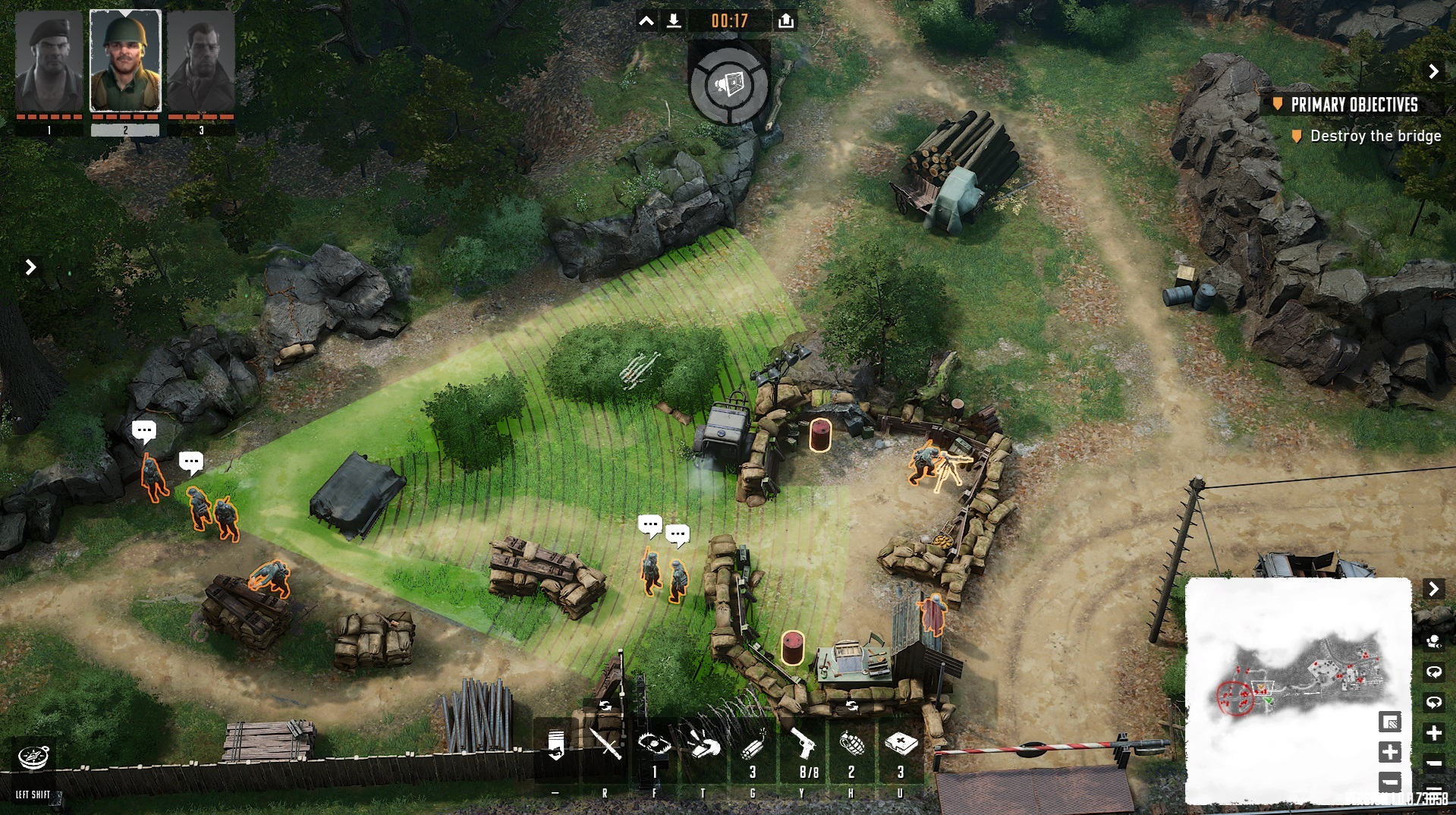The width and height of the screenshot is (1456, 815).
Task: Toggle the first speech bubble minimap overlay
Action: 1434,671
